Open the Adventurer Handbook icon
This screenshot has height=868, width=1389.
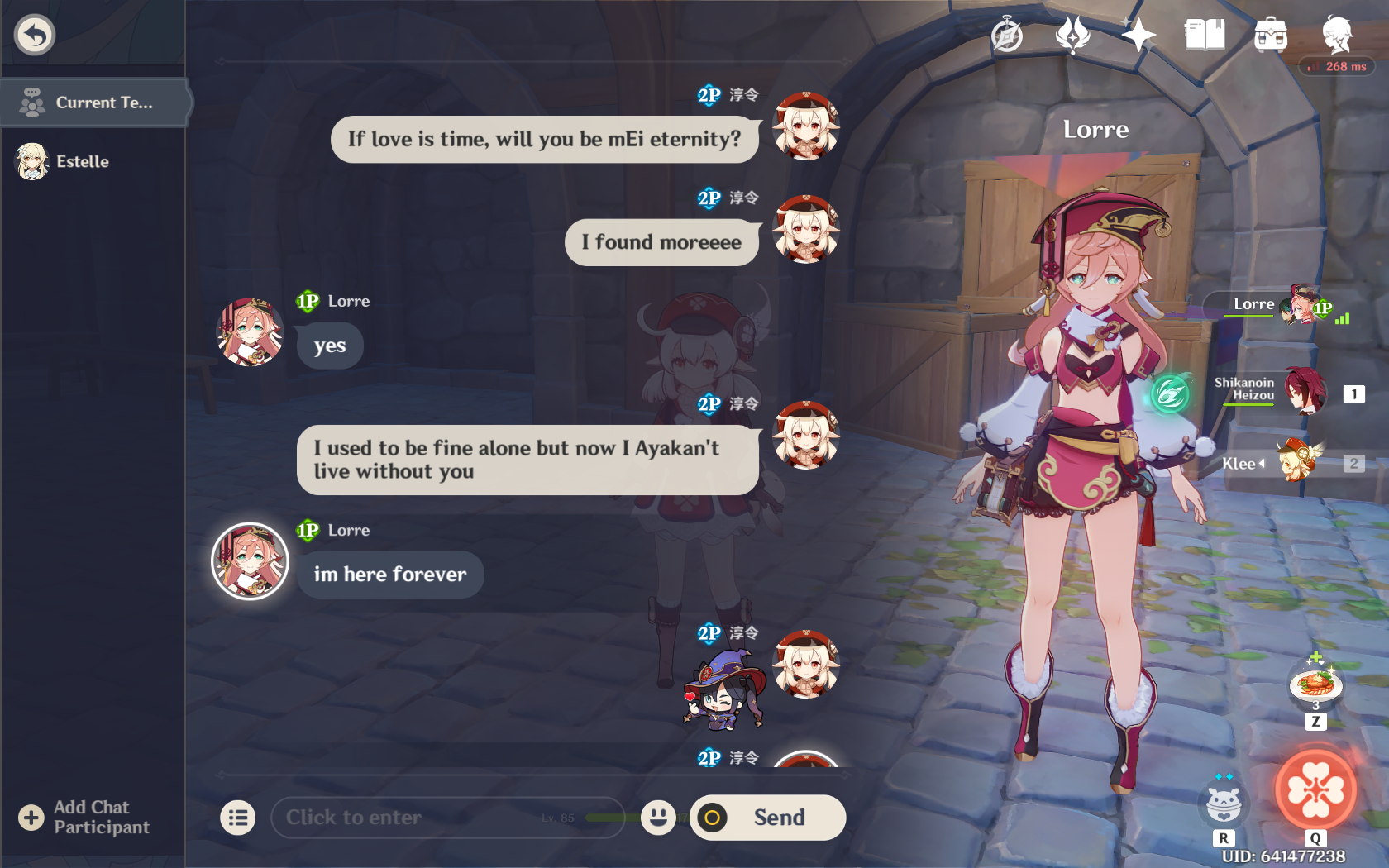[x=1205, y=35]
